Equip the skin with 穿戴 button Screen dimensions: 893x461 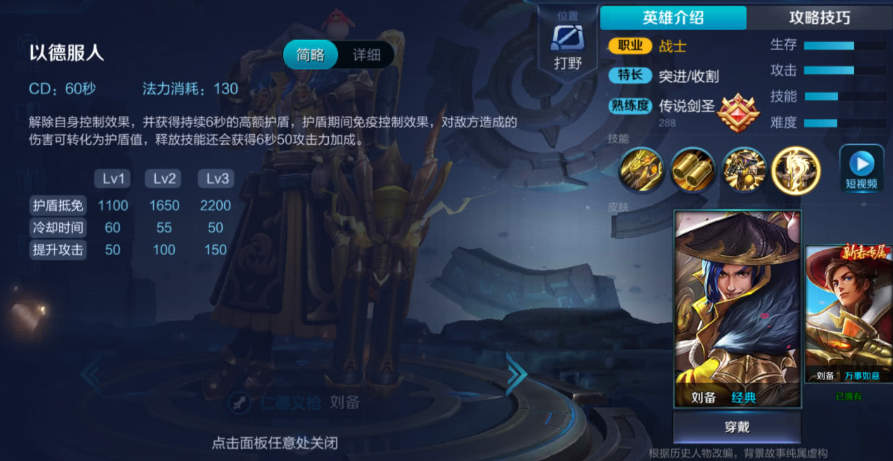coord(736,427)
